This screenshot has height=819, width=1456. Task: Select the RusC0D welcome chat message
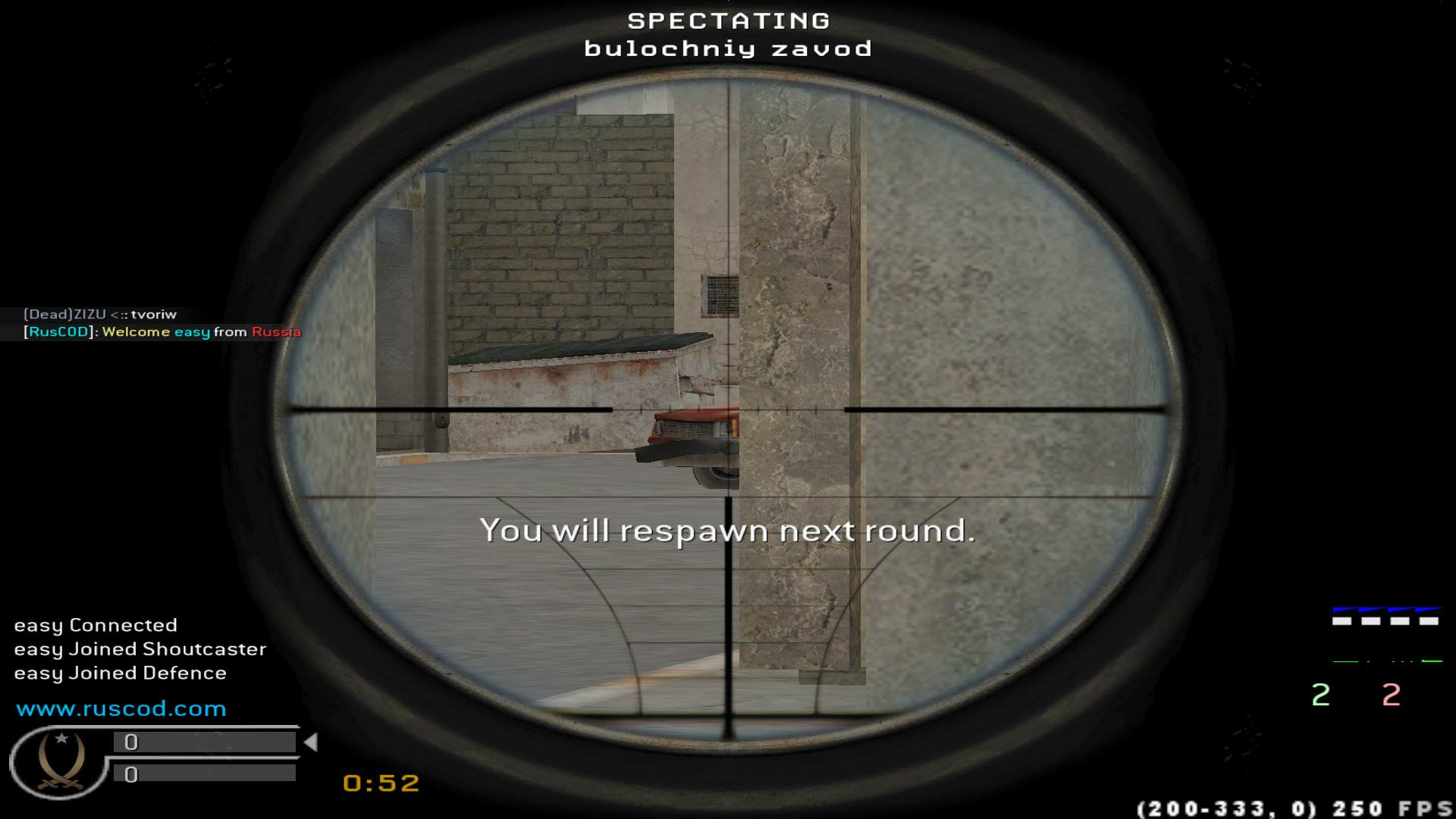(x=162, y=332)
